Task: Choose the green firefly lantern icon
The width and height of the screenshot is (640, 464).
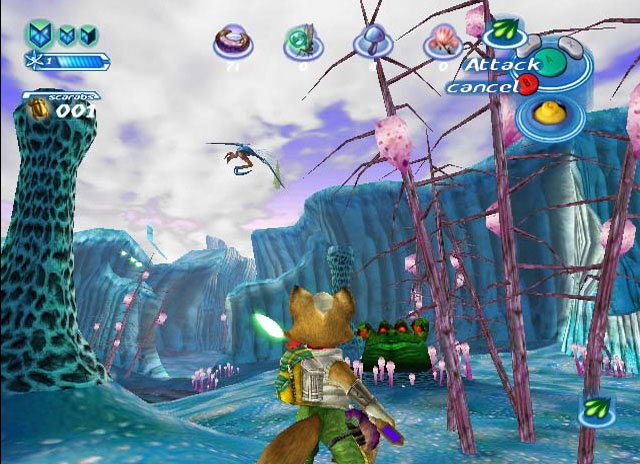Action: tap(301, 42)
